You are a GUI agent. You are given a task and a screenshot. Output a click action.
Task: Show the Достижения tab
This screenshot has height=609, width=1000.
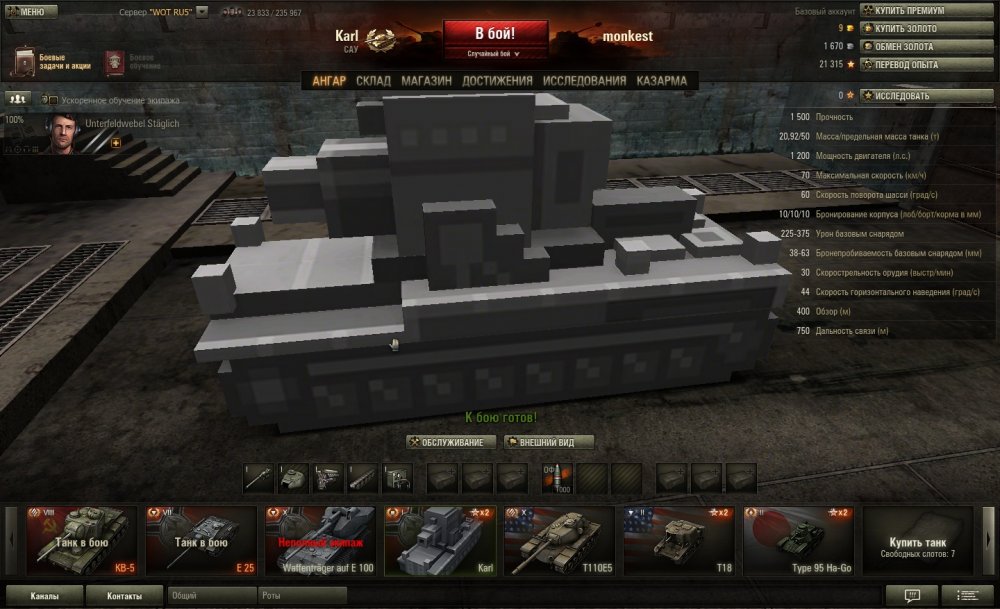coord(497,81)
